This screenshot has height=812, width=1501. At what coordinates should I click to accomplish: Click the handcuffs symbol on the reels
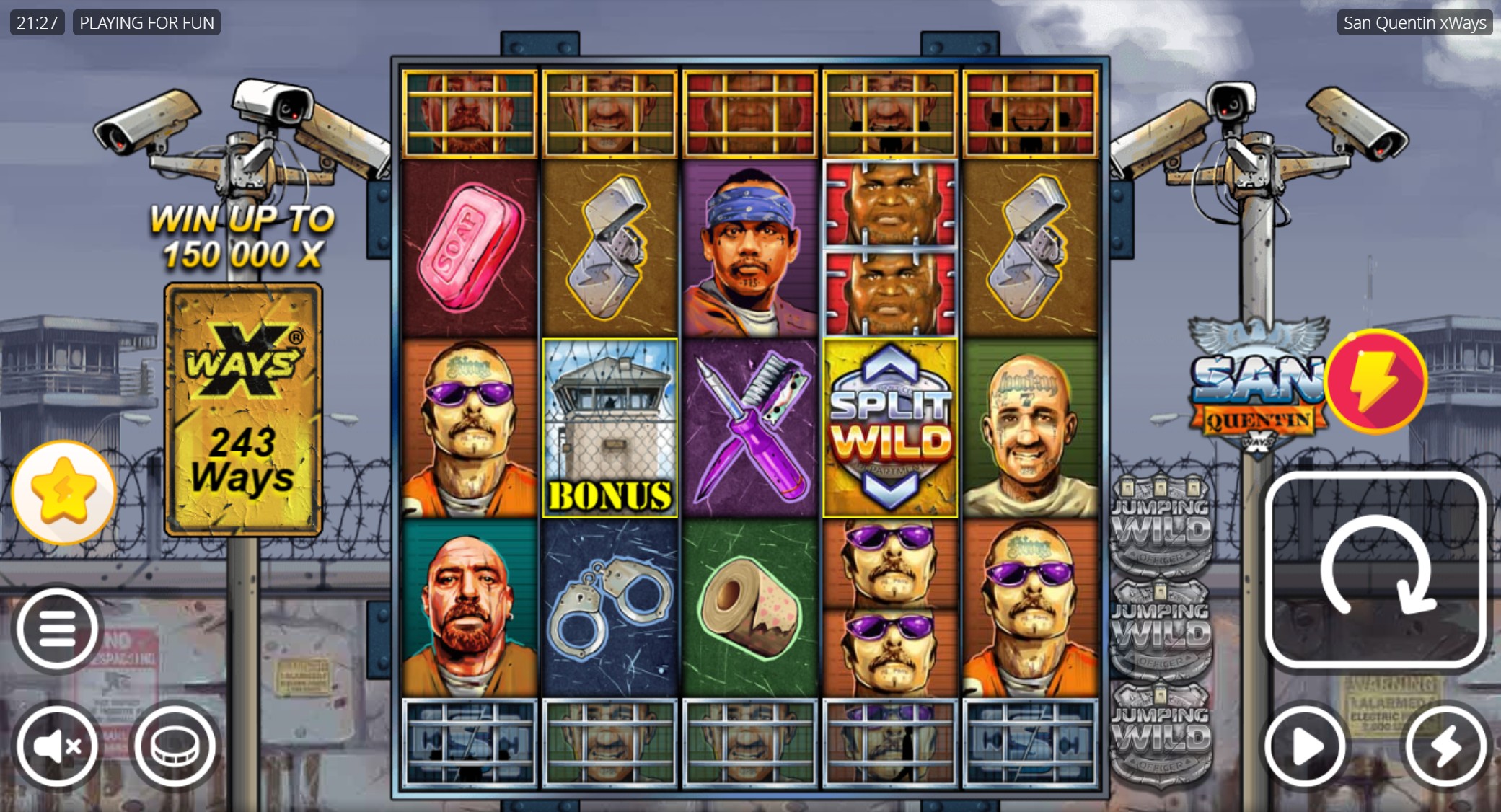click(609, 609)
